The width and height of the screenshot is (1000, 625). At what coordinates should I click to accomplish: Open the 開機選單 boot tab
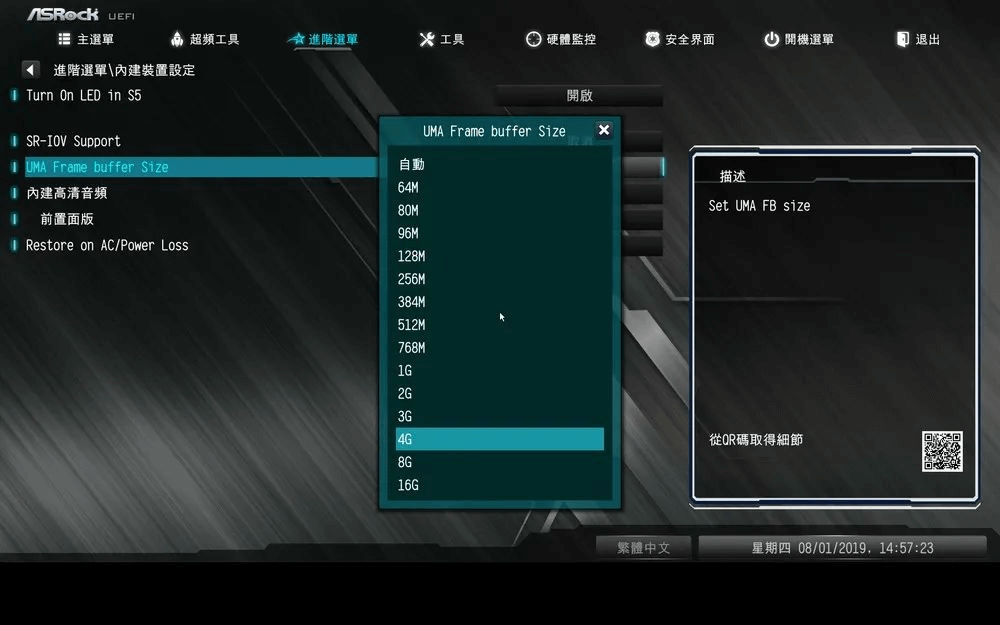(798, 40)
